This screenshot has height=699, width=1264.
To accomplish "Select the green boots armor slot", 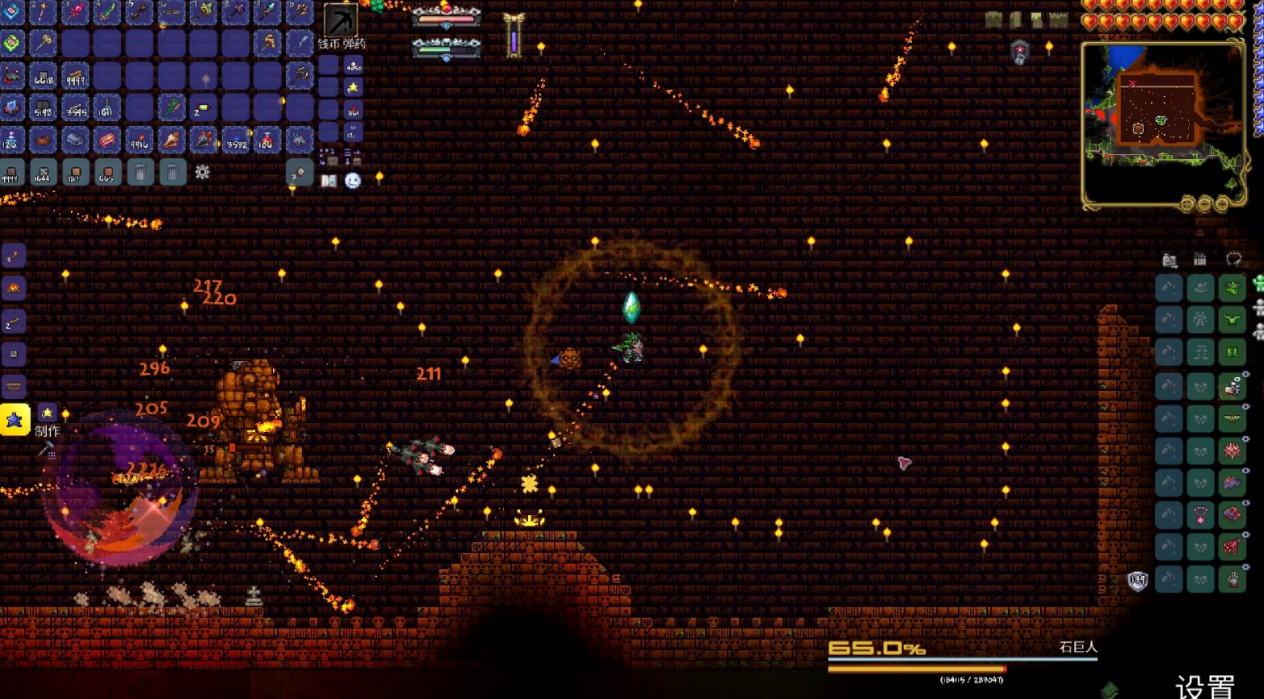I will pyautogui.click(x=1232, y=353).
